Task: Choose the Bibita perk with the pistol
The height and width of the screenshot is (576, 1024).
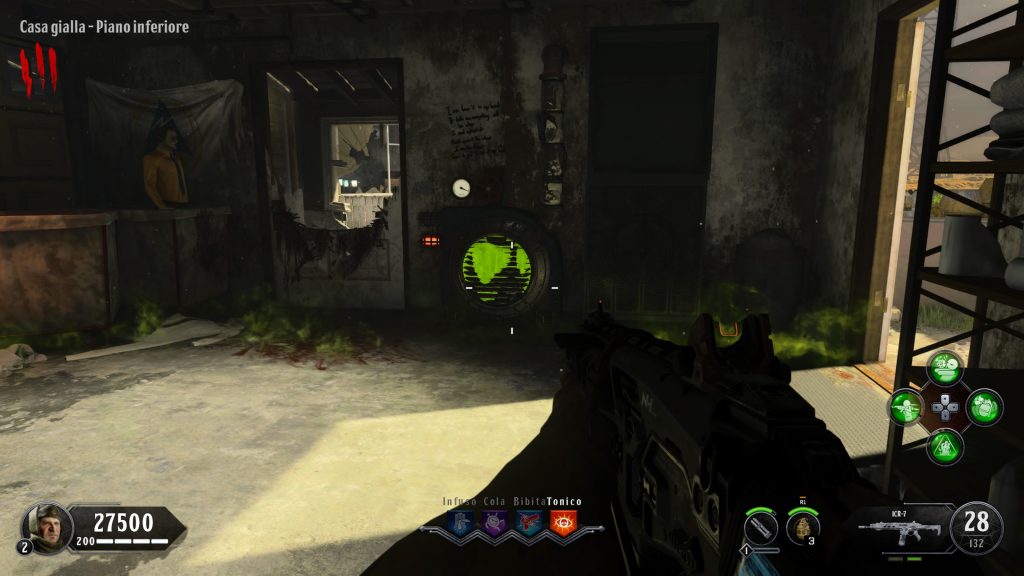Action: click(529, 521)
